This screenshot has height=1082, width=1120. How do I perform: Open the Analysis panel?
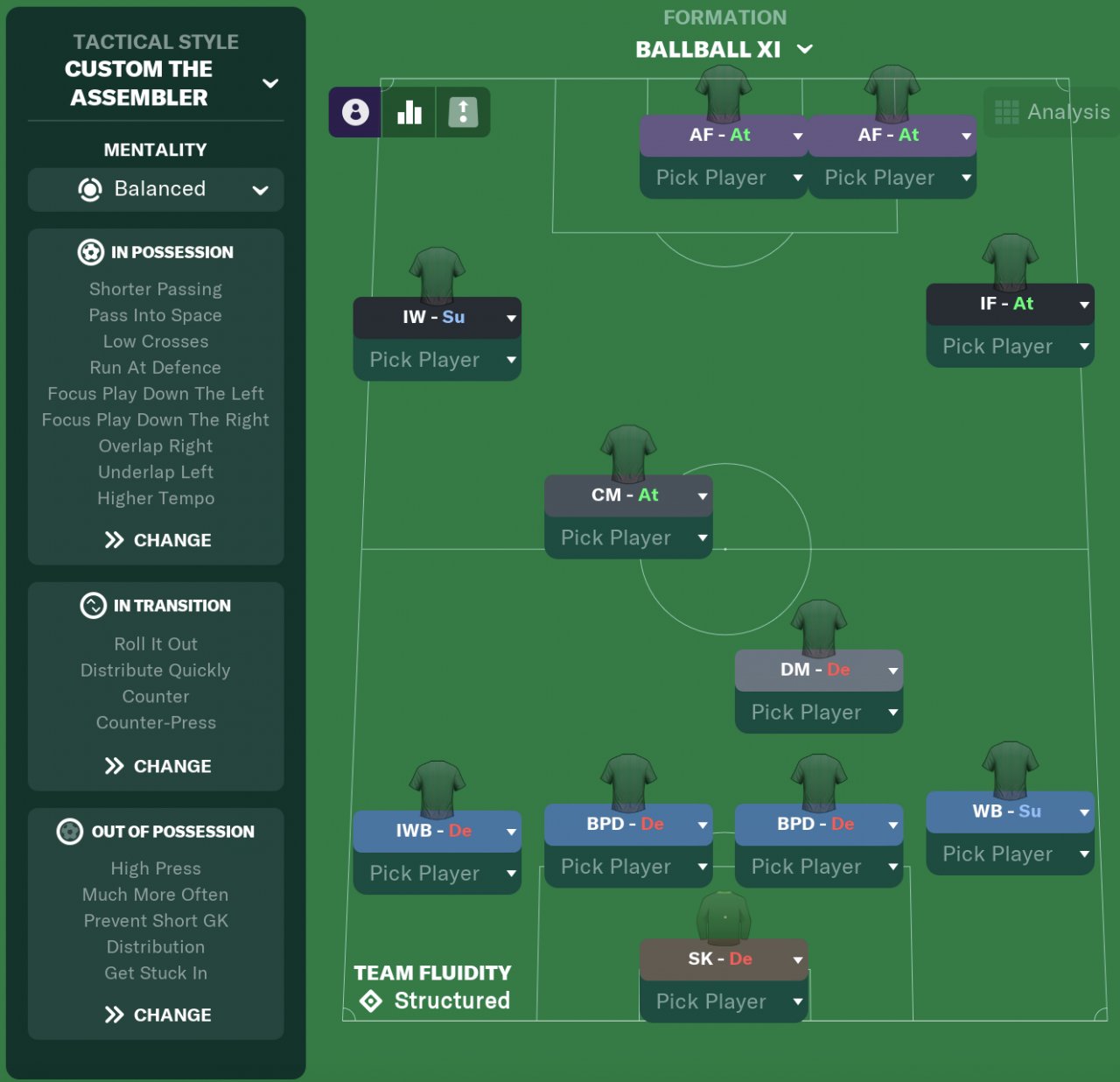click(x=1053, y=112)
